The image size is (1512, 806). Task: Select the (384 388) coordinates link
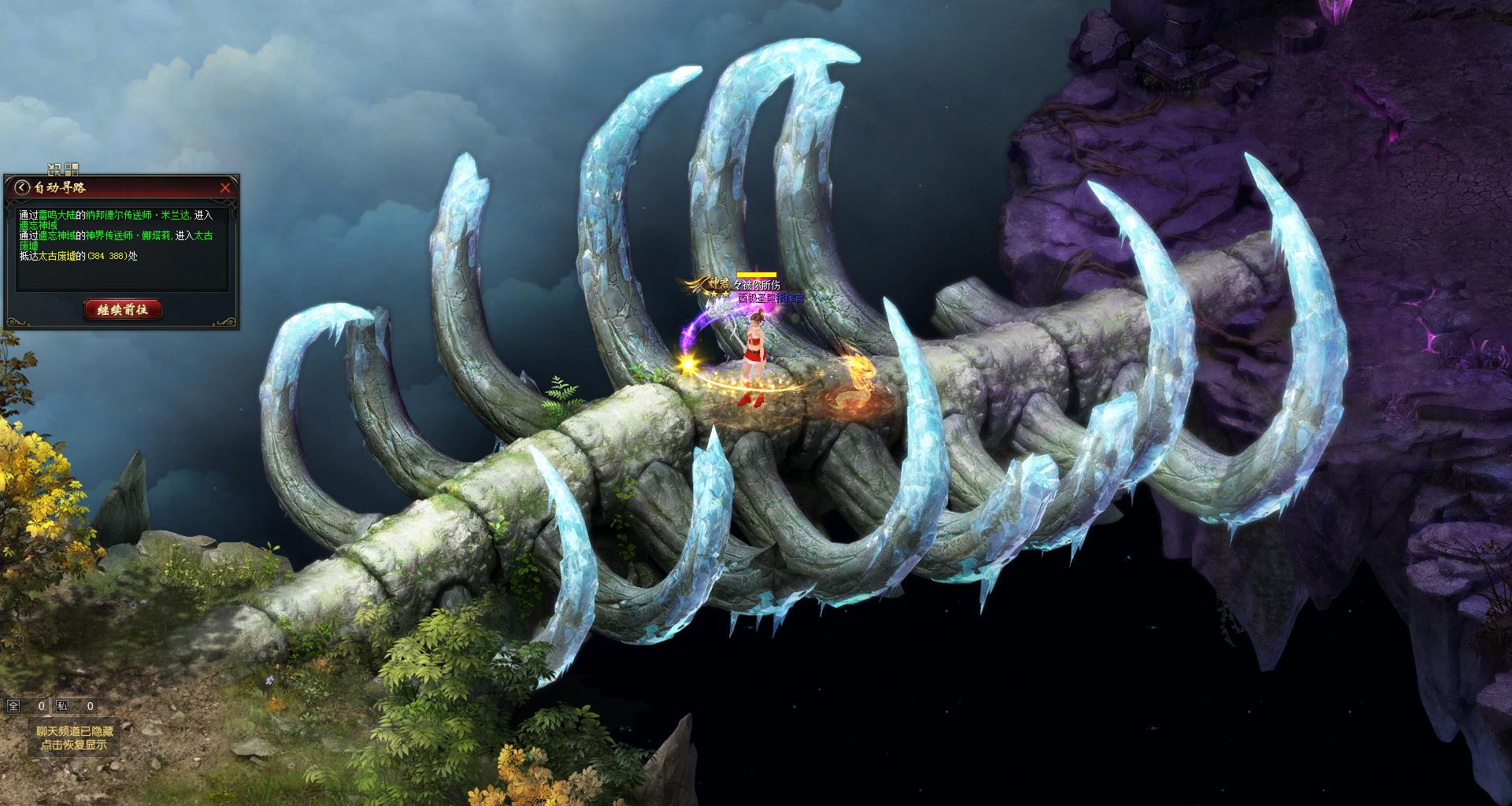(x=106, y=256)
